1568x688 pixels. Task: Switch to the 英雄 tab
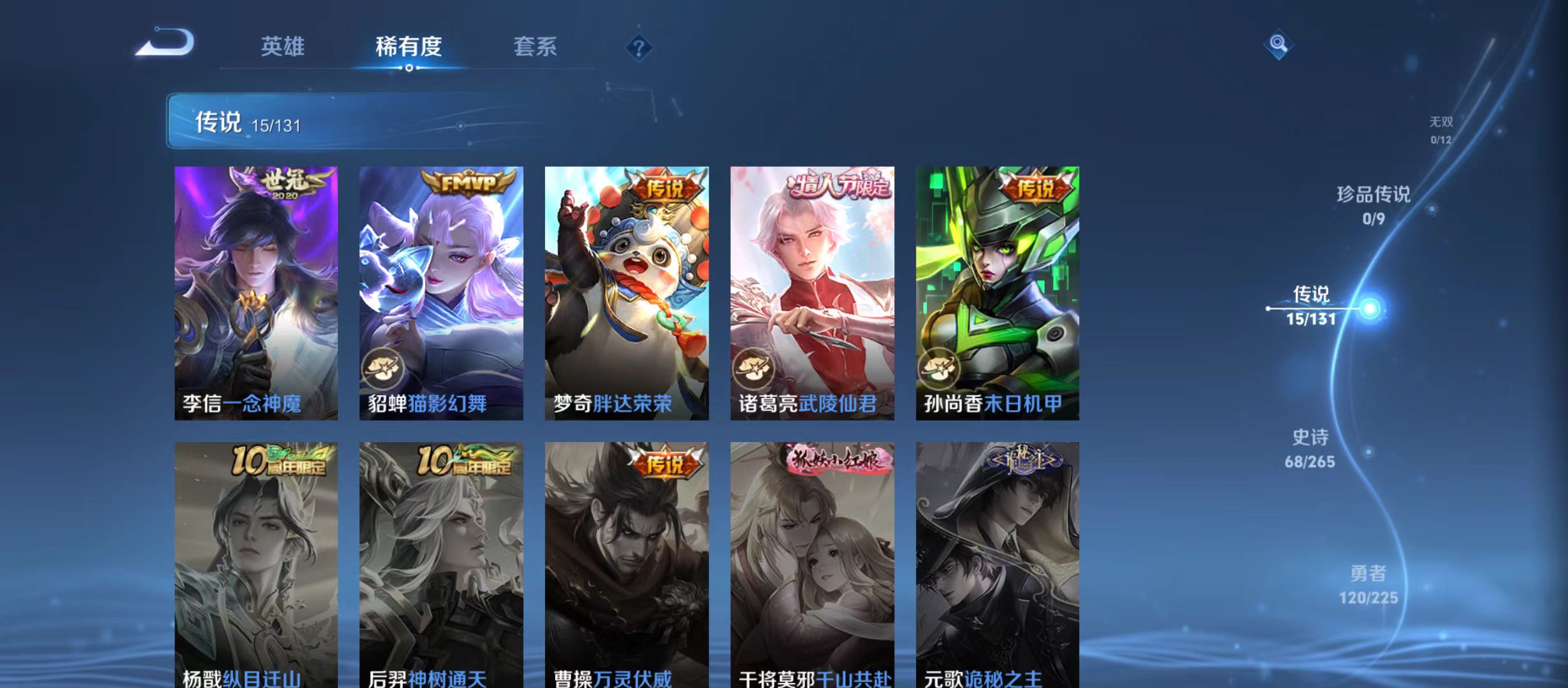pyautogui.click(x=282, y=47)
